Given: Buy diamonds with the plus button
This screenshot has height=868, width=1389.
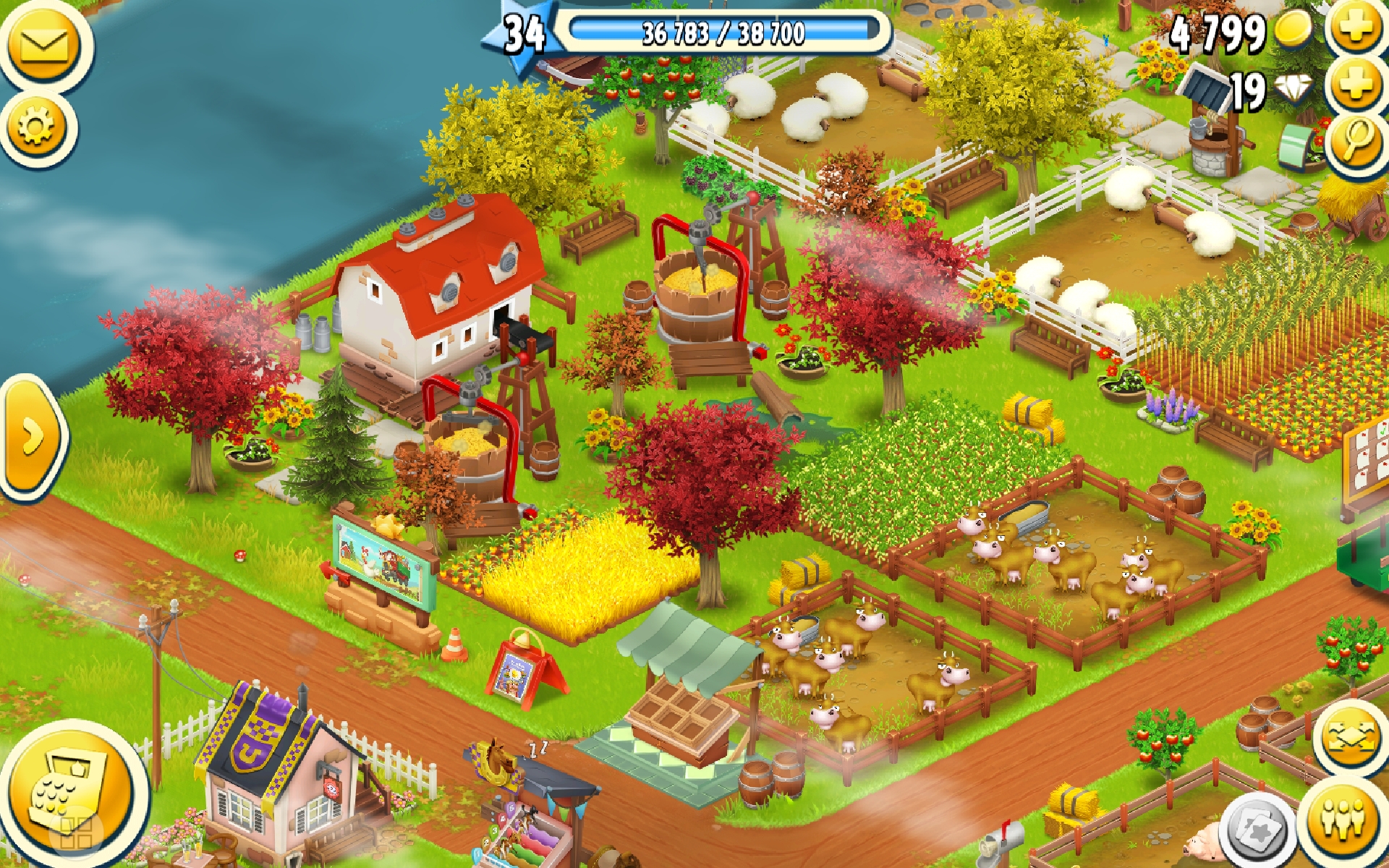Looking at the screenshot, I should (x=1356, y=85).
